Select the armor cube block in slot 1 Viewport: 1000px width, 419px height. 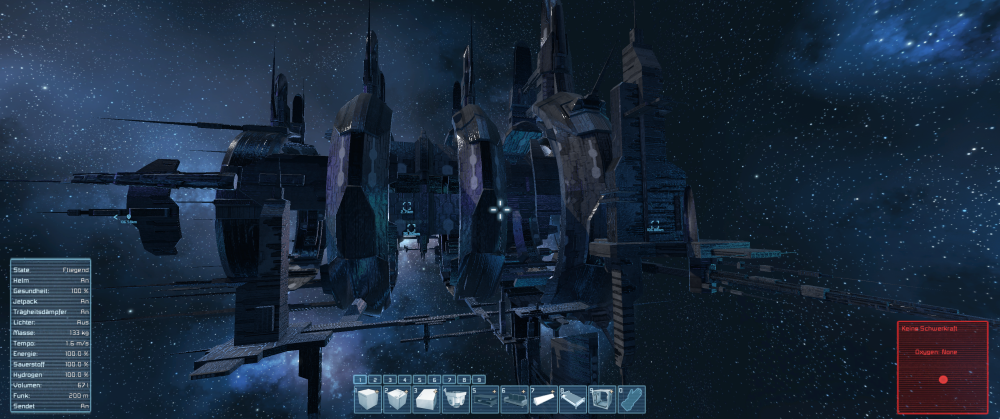[369, 400]
